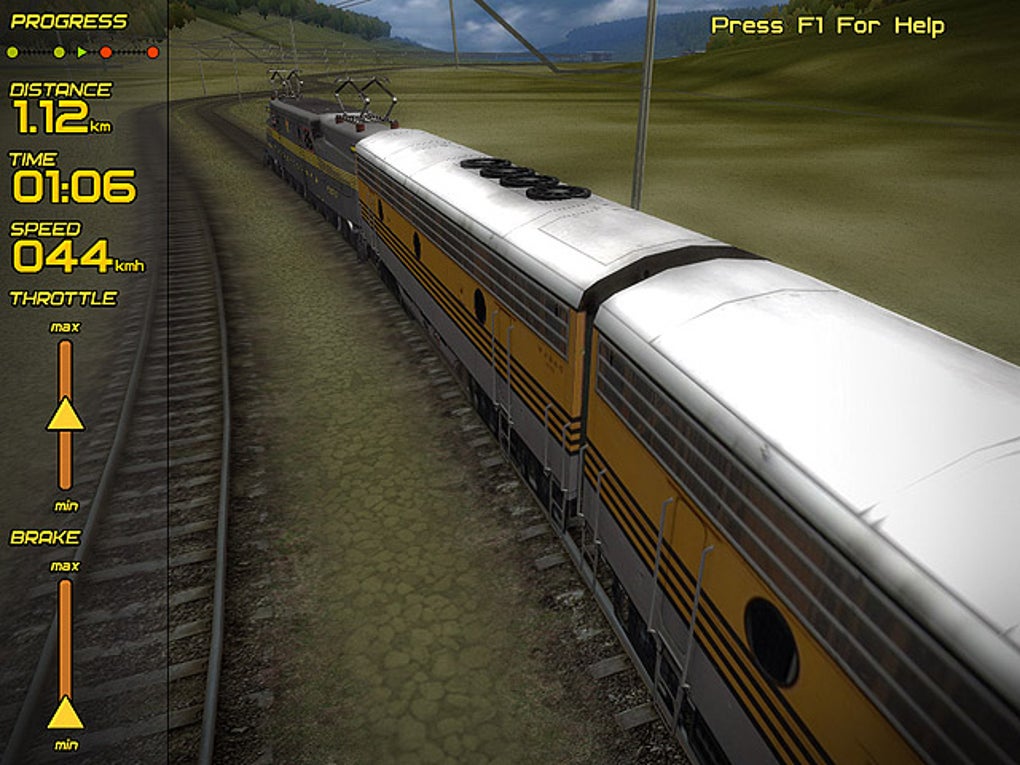Click the throttle slider's yellow arrow handle
Viewport: 1020px width, 765px height.
[x=65, y=414]
